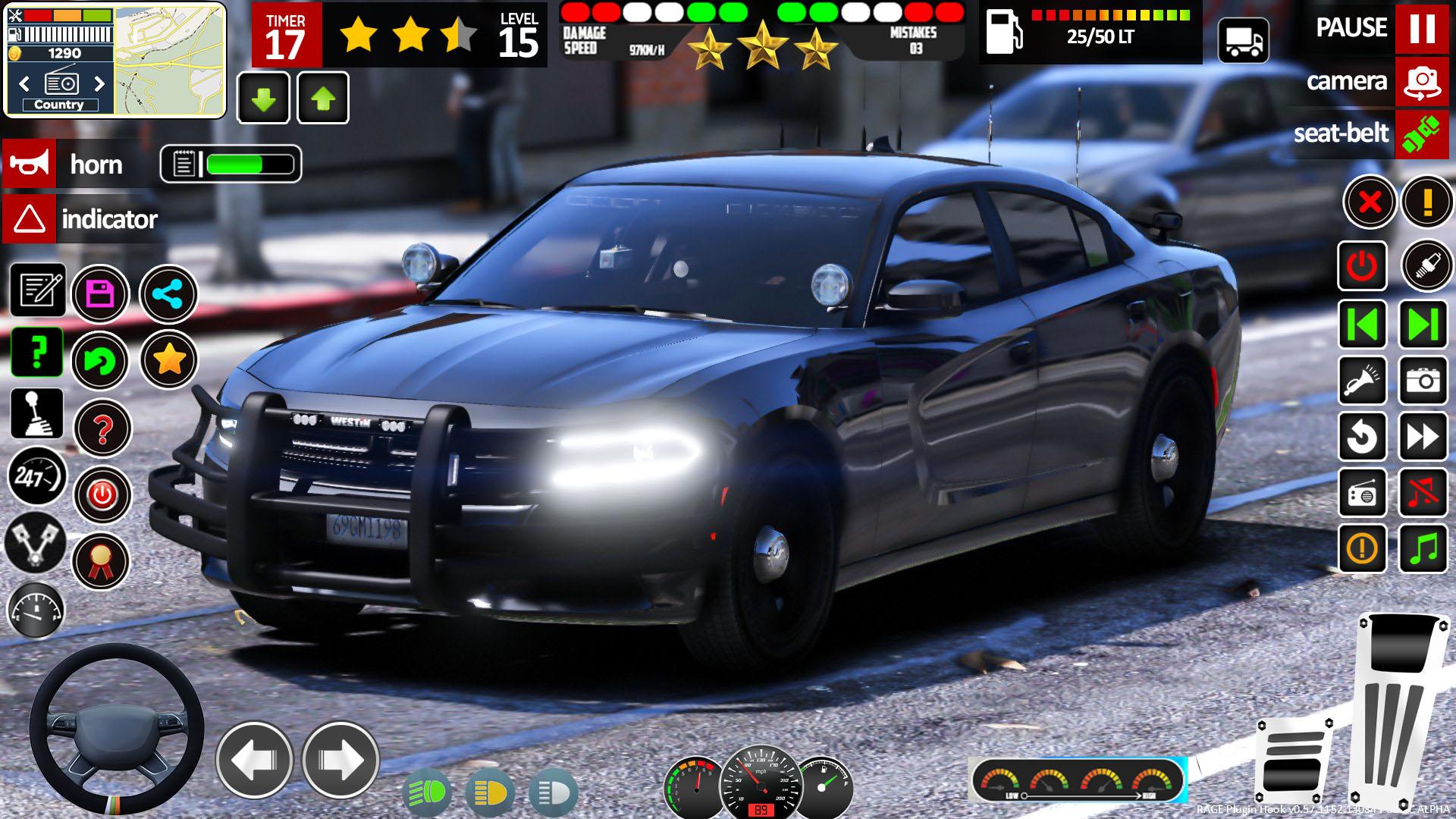Take a photo with the camera icon

point(1423,380)
